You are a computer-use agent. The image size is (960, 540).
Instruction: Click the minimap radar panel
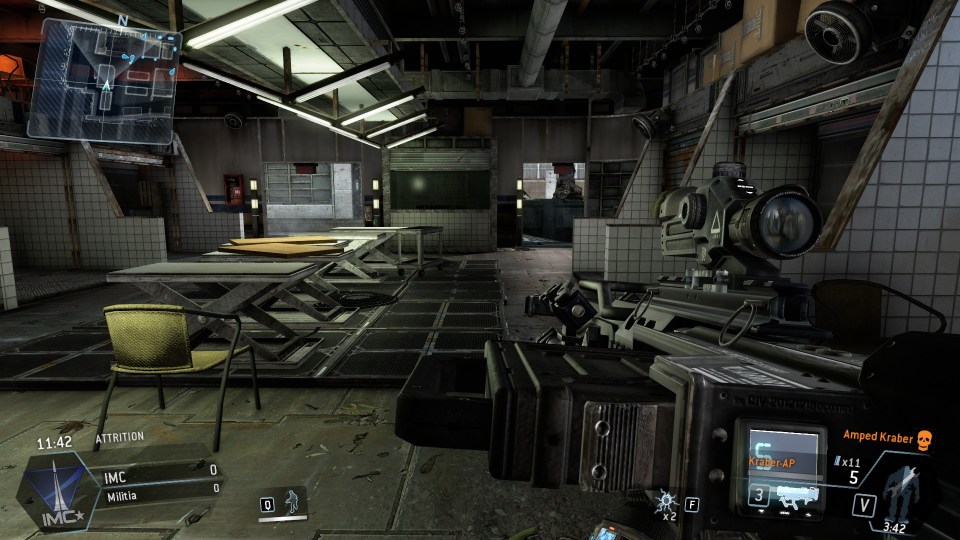pos(105,78)
